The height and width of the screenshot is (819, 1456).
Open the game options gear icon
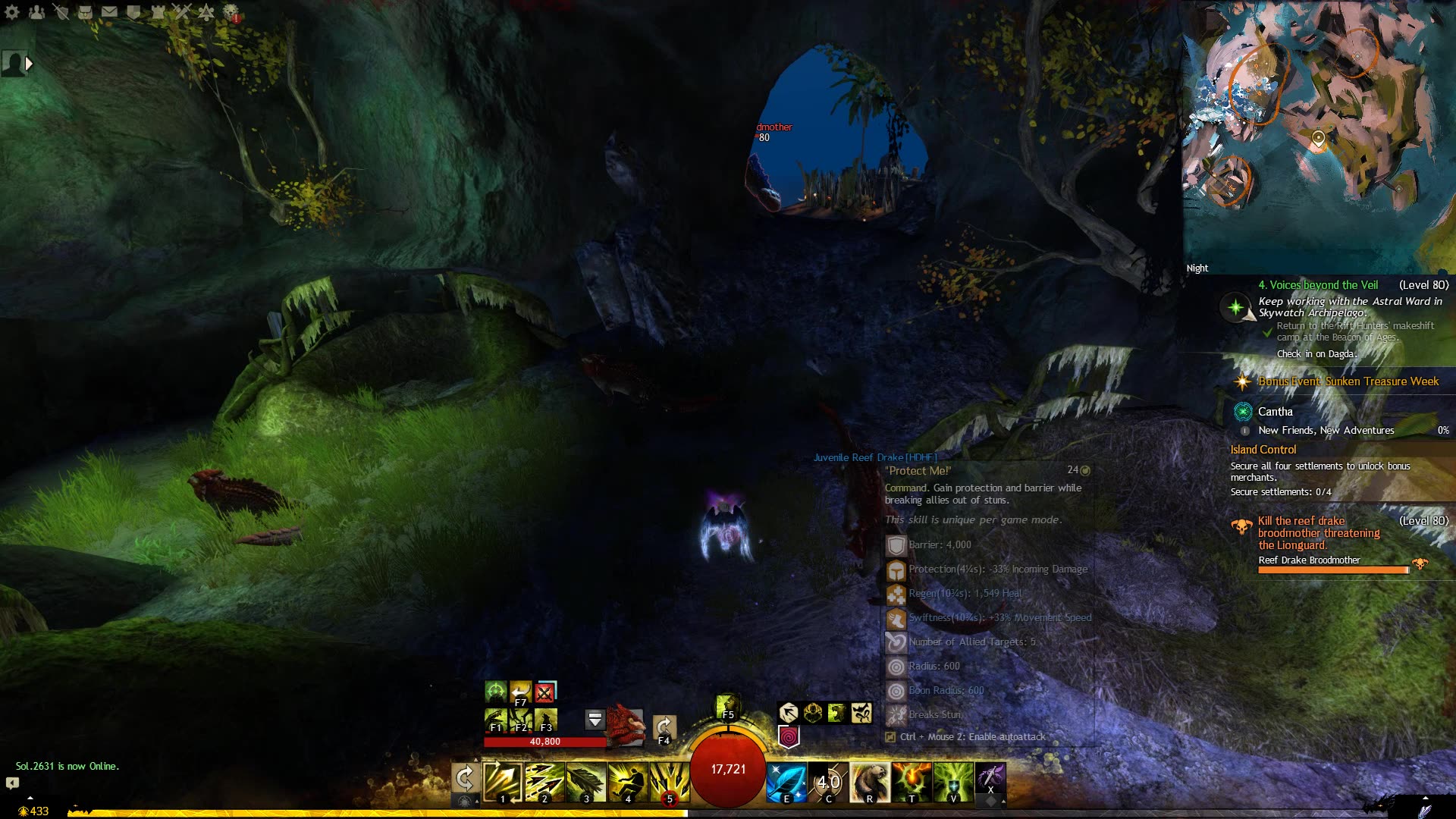pos(11,12)
